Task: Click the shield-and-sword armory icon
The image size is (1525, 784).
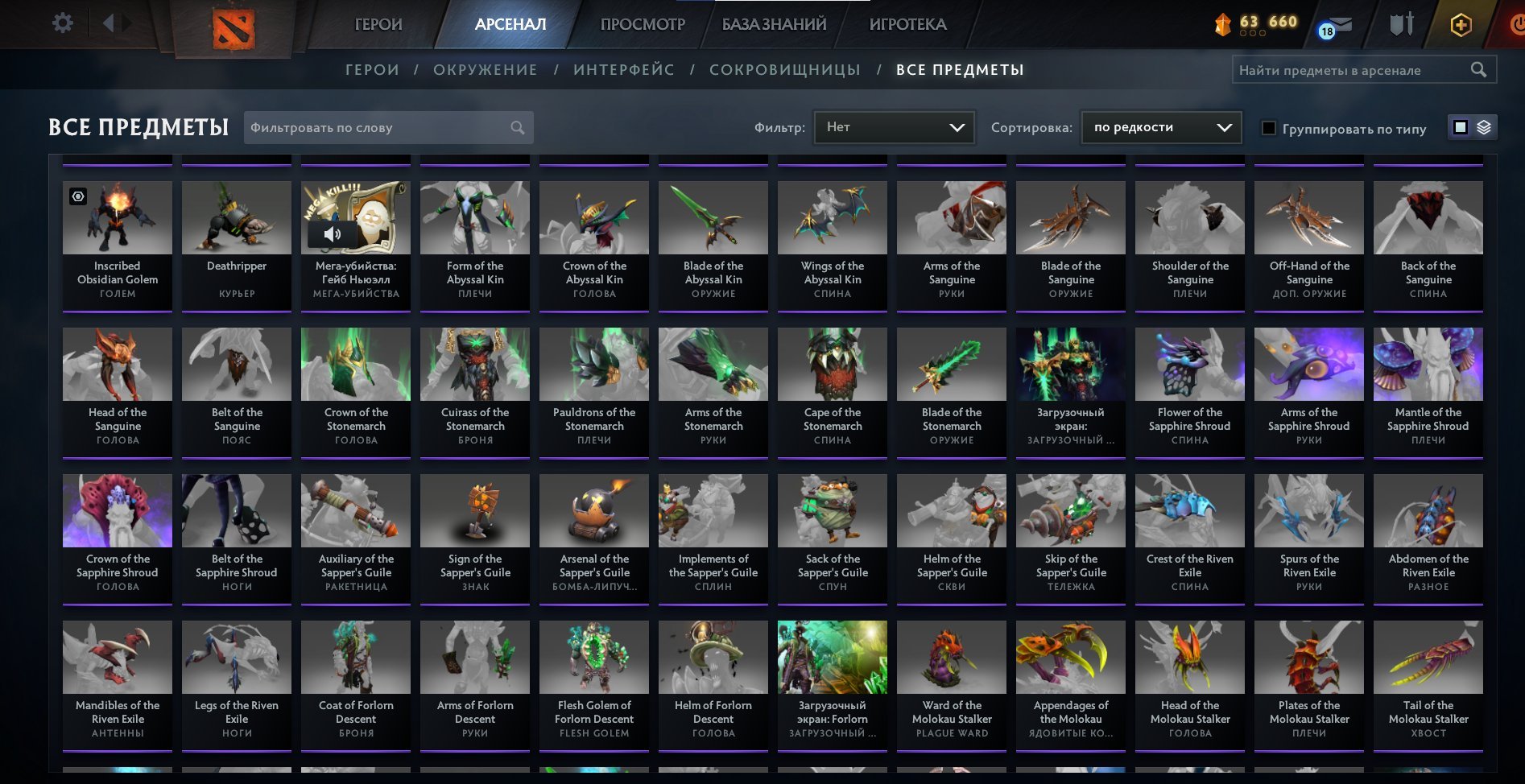Action: [1401, 23]
